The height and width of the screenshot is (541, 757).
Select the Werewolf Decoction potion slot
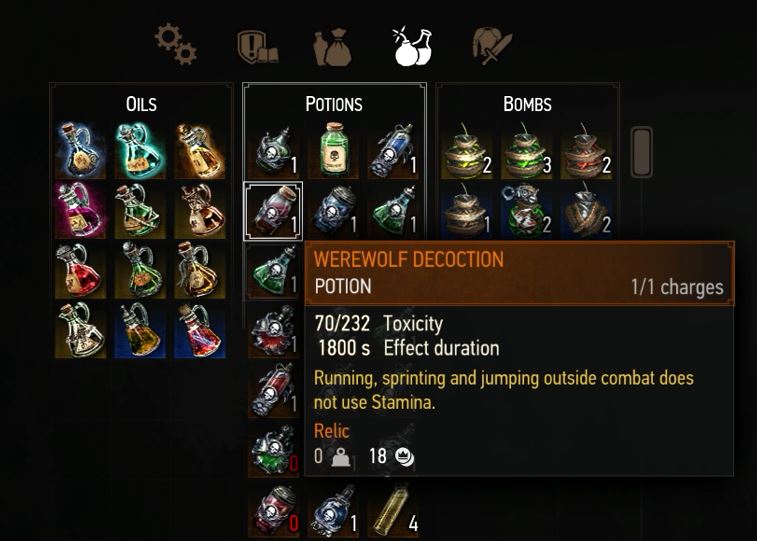(x=273, y=209)
